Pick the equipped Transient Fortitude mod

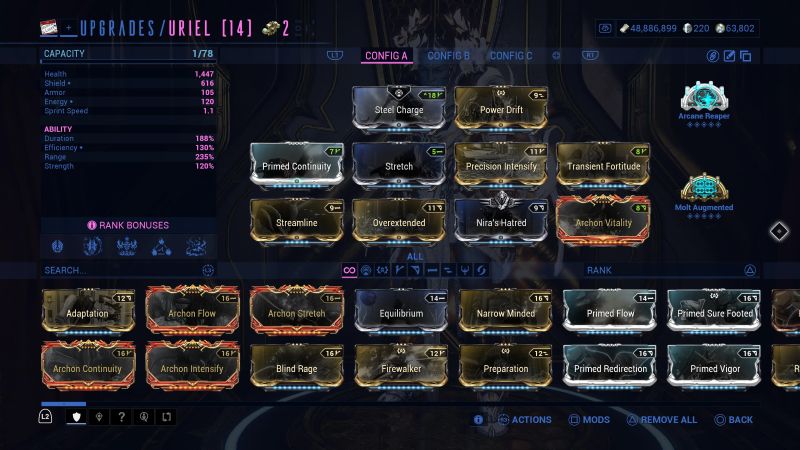(603, 164)
